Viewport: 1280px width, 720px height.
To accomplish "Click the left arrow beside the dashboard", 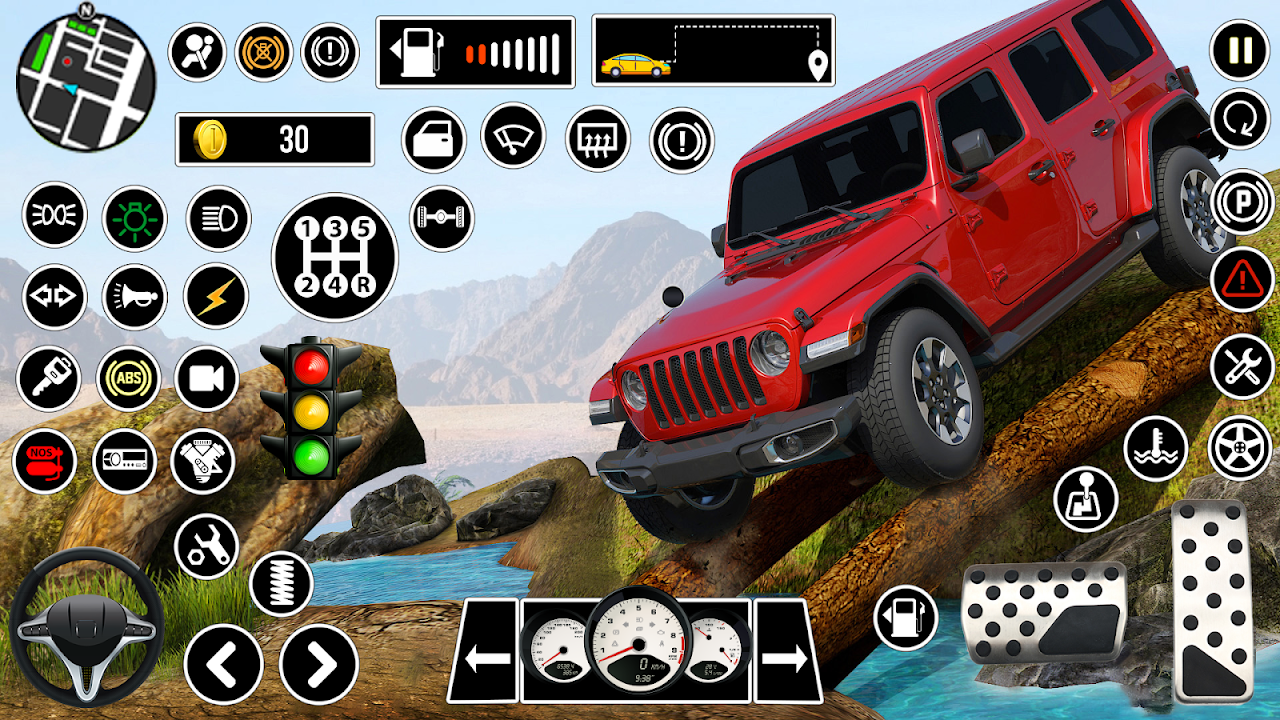I will point(487,657).
